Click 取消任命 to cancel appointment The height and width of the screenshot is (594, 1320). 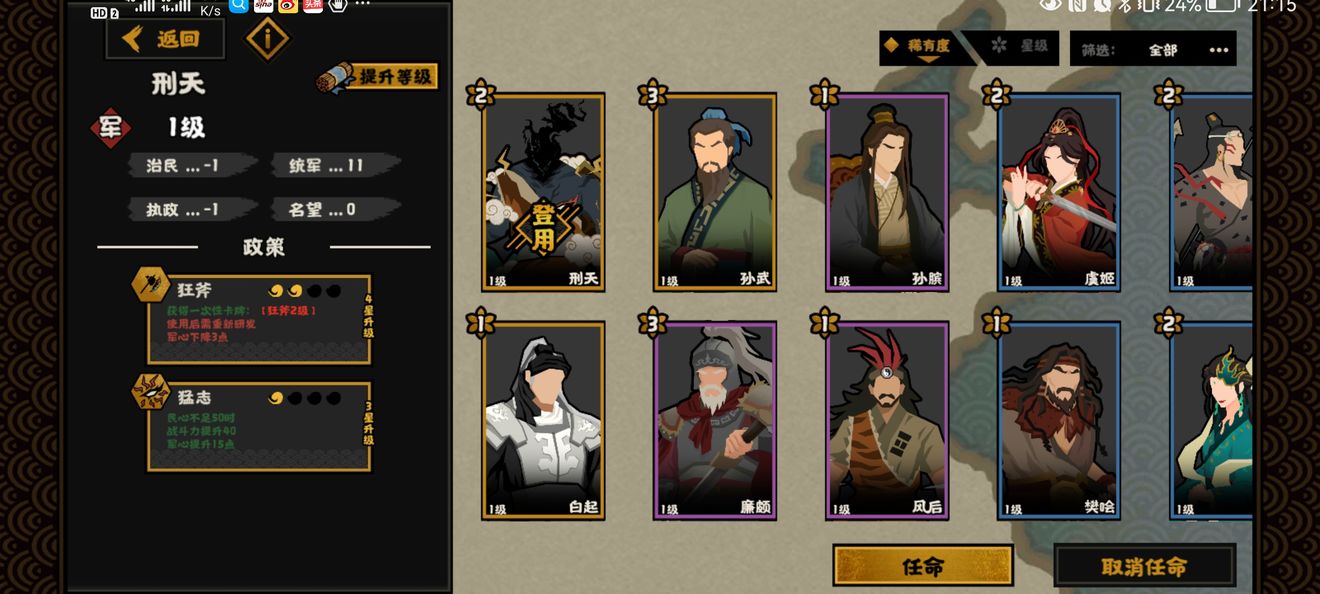coord(1144,566)
